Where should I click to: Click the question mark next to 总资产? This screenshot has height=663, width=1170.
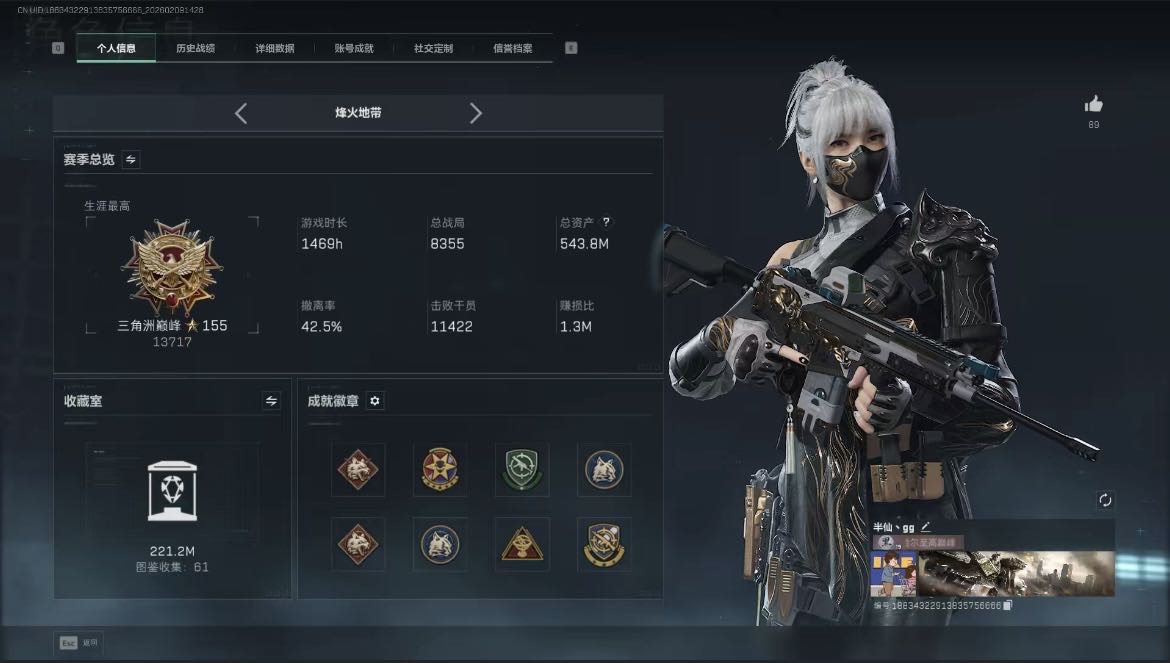click(606, 222)
